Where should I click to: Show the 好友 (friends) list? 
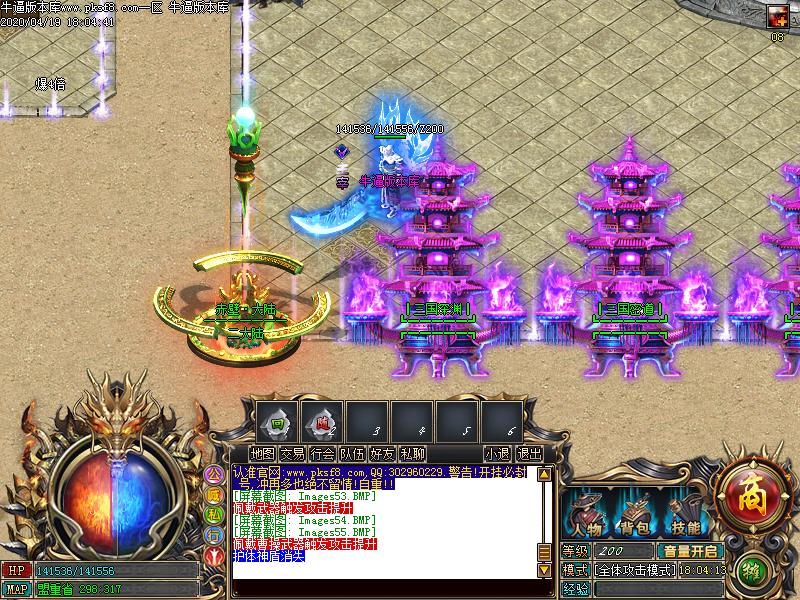(382, 454)
